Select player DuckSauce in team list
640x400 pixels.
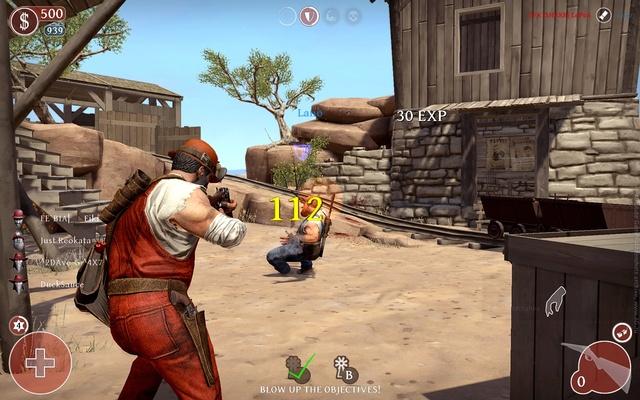point(60,284)
